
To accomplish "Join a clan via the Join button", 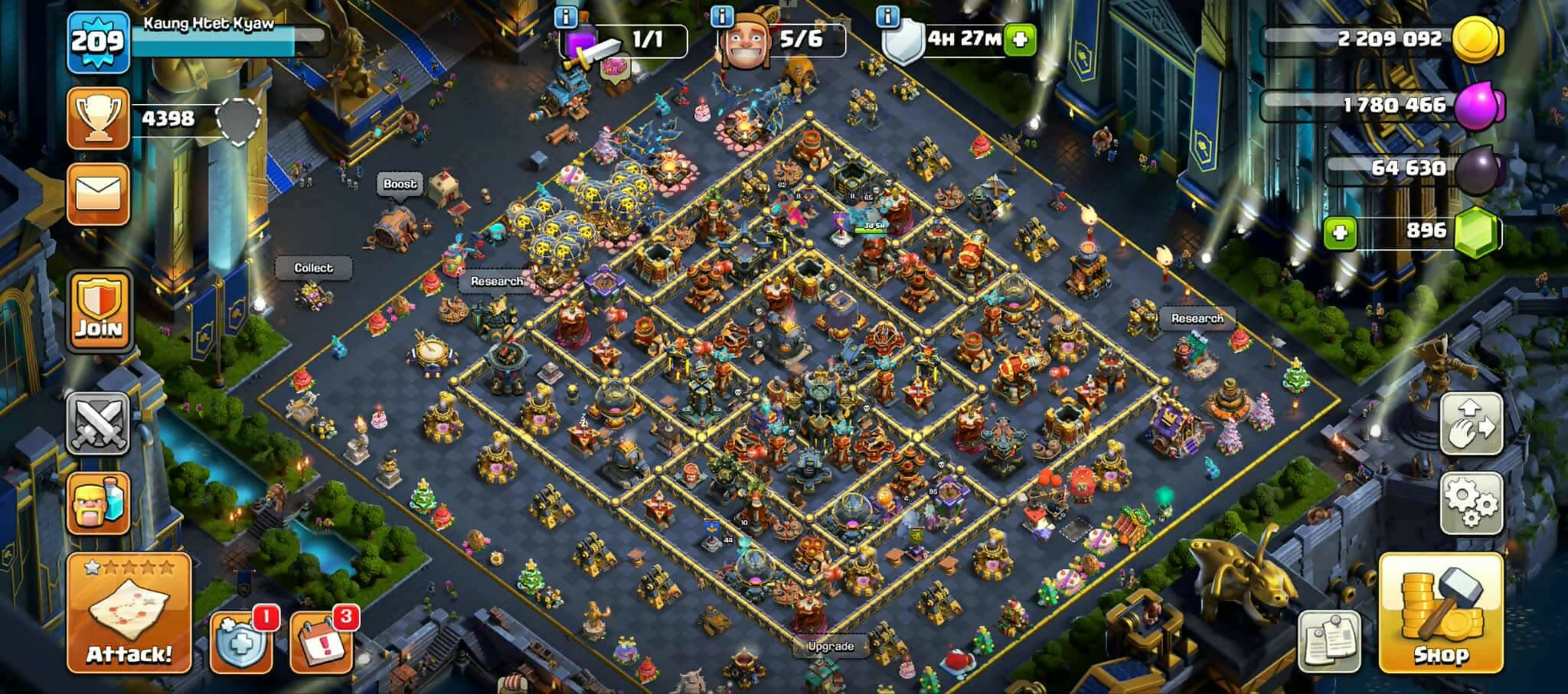I will [x=99, y=308].
